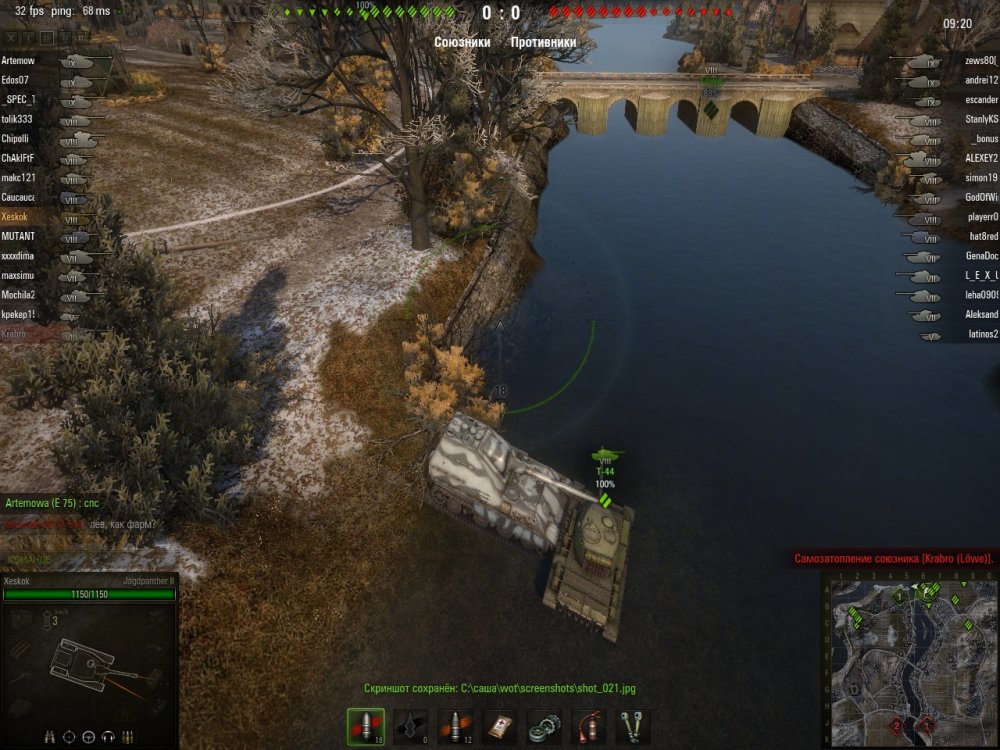Select ally MUTANT in the team list
Image resolution: width=1000 pixels, height=750 pixels.
[x=18, y=236]
